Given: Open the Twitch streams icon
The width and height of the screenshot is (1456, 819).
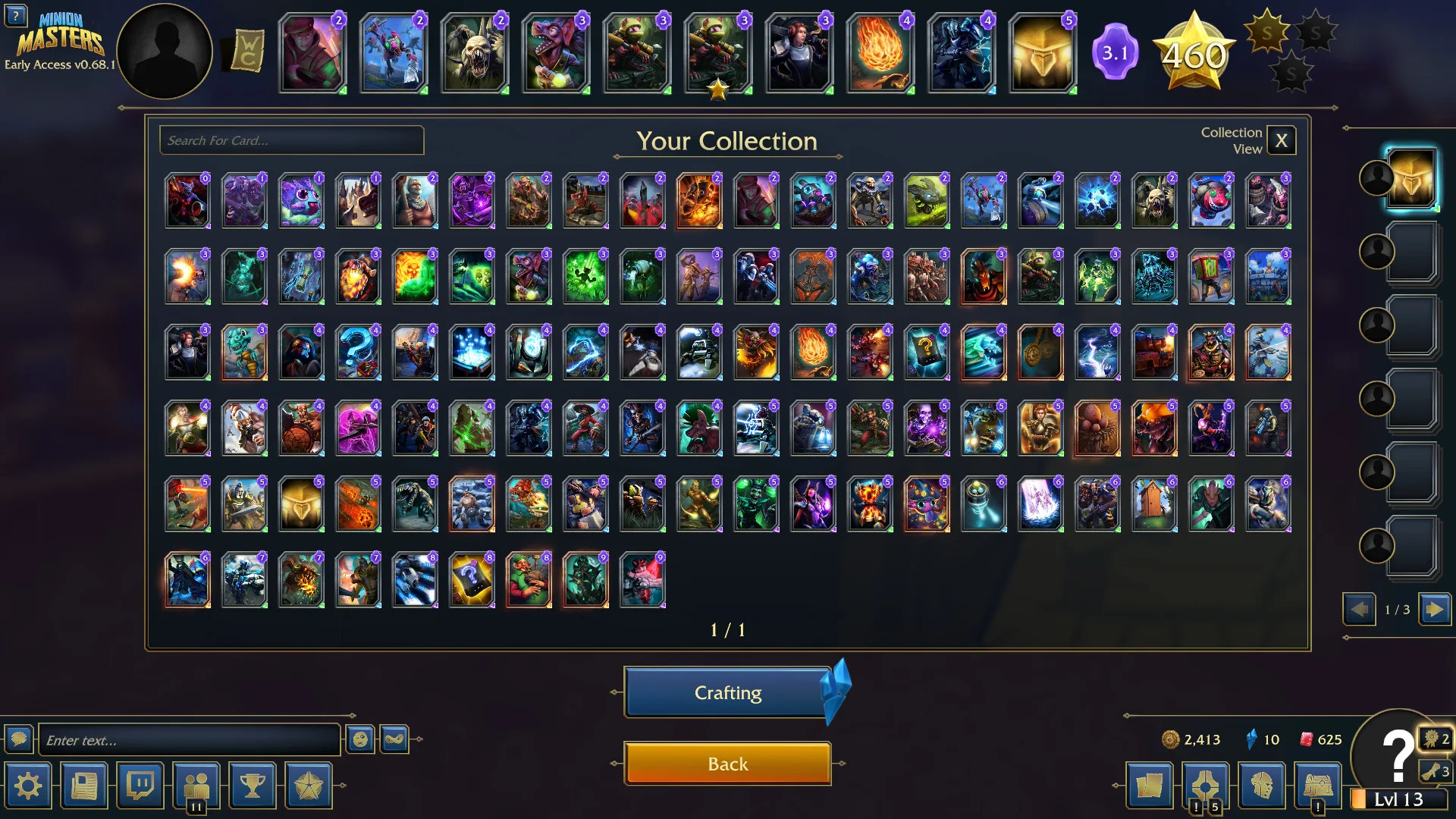Looking at the screenshot, I should [x=141, y=786].
